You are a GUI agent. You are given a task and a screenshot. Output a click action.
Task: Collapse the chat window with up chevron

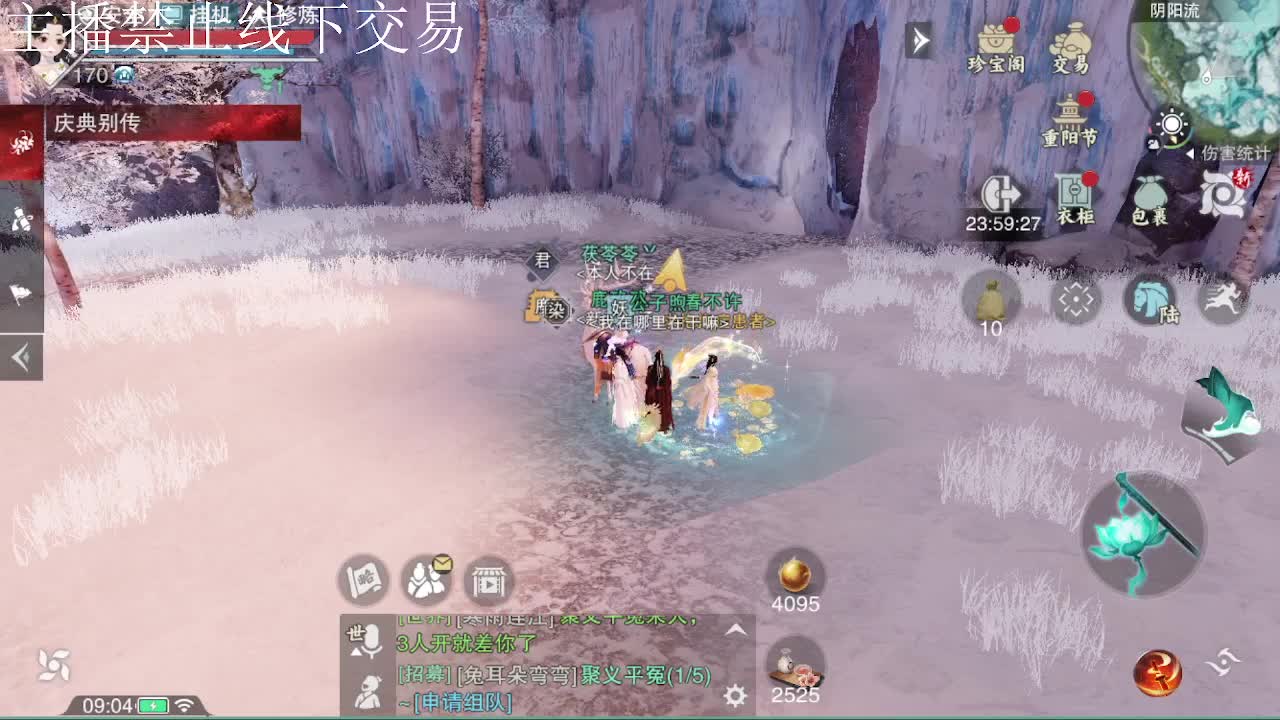point(736,630)
